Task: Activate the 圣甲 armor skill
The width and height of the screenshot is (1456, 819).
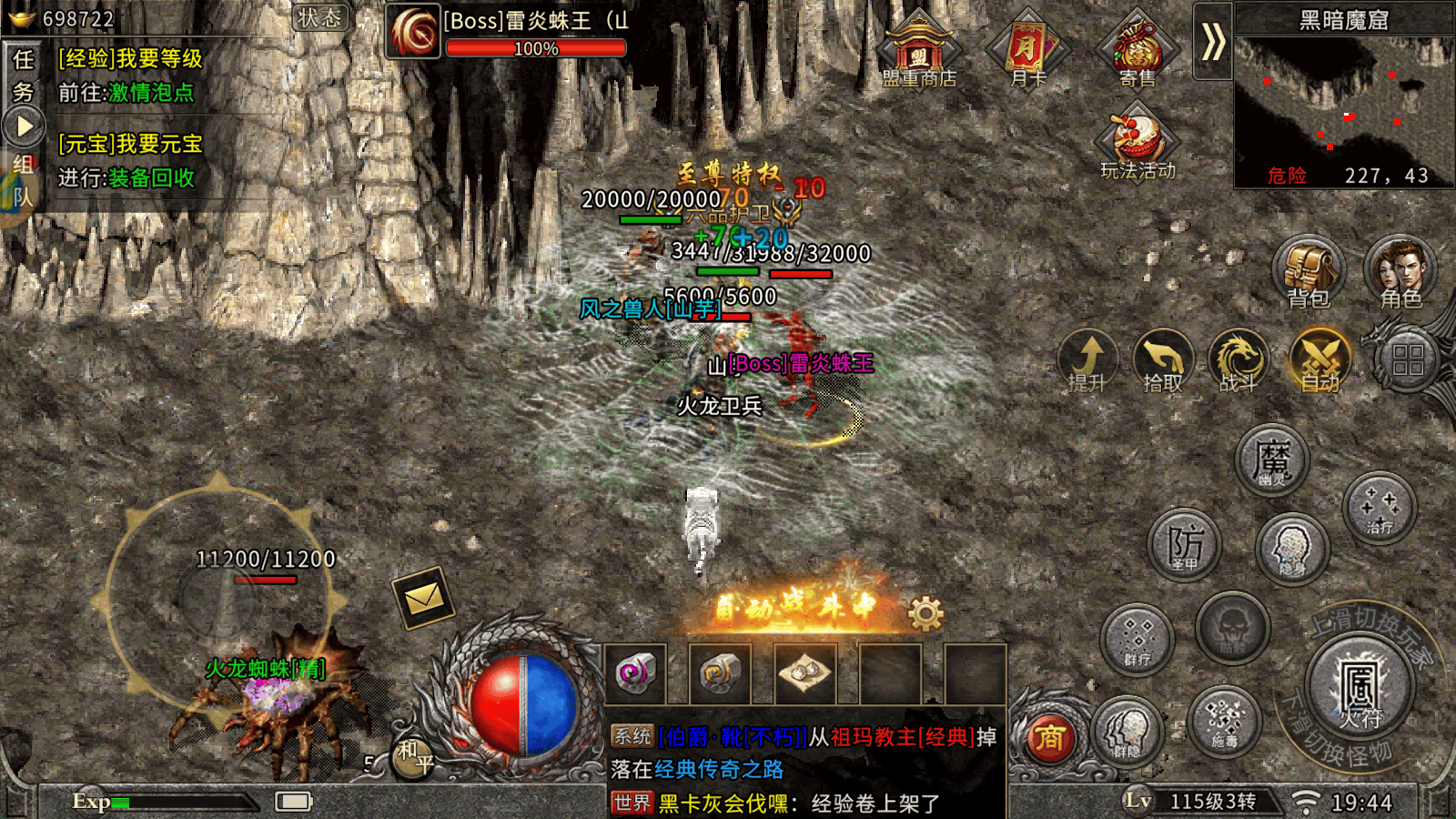Action: 1184,546
